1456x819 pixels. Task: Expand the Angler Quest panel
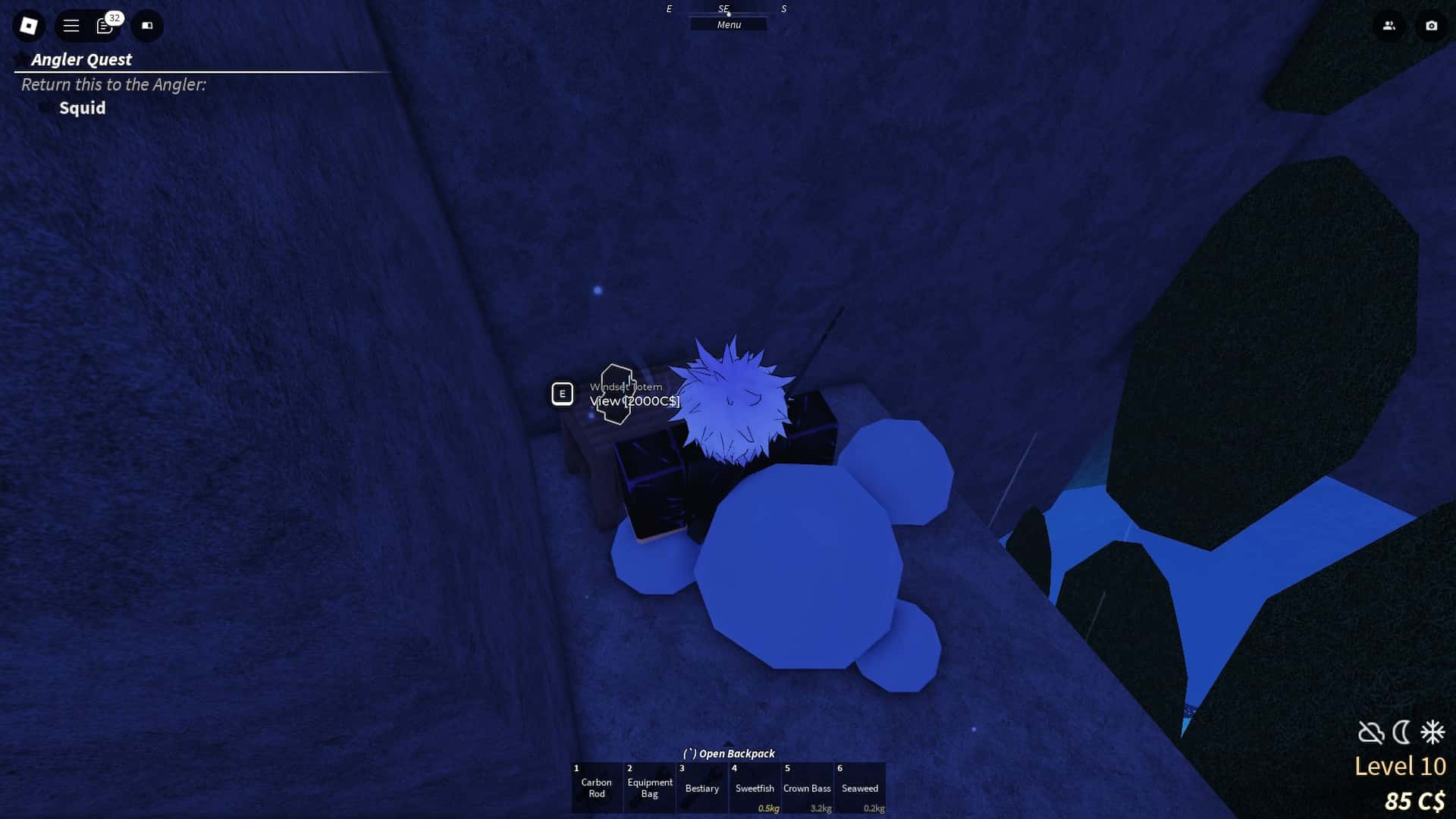click(81, 59)
